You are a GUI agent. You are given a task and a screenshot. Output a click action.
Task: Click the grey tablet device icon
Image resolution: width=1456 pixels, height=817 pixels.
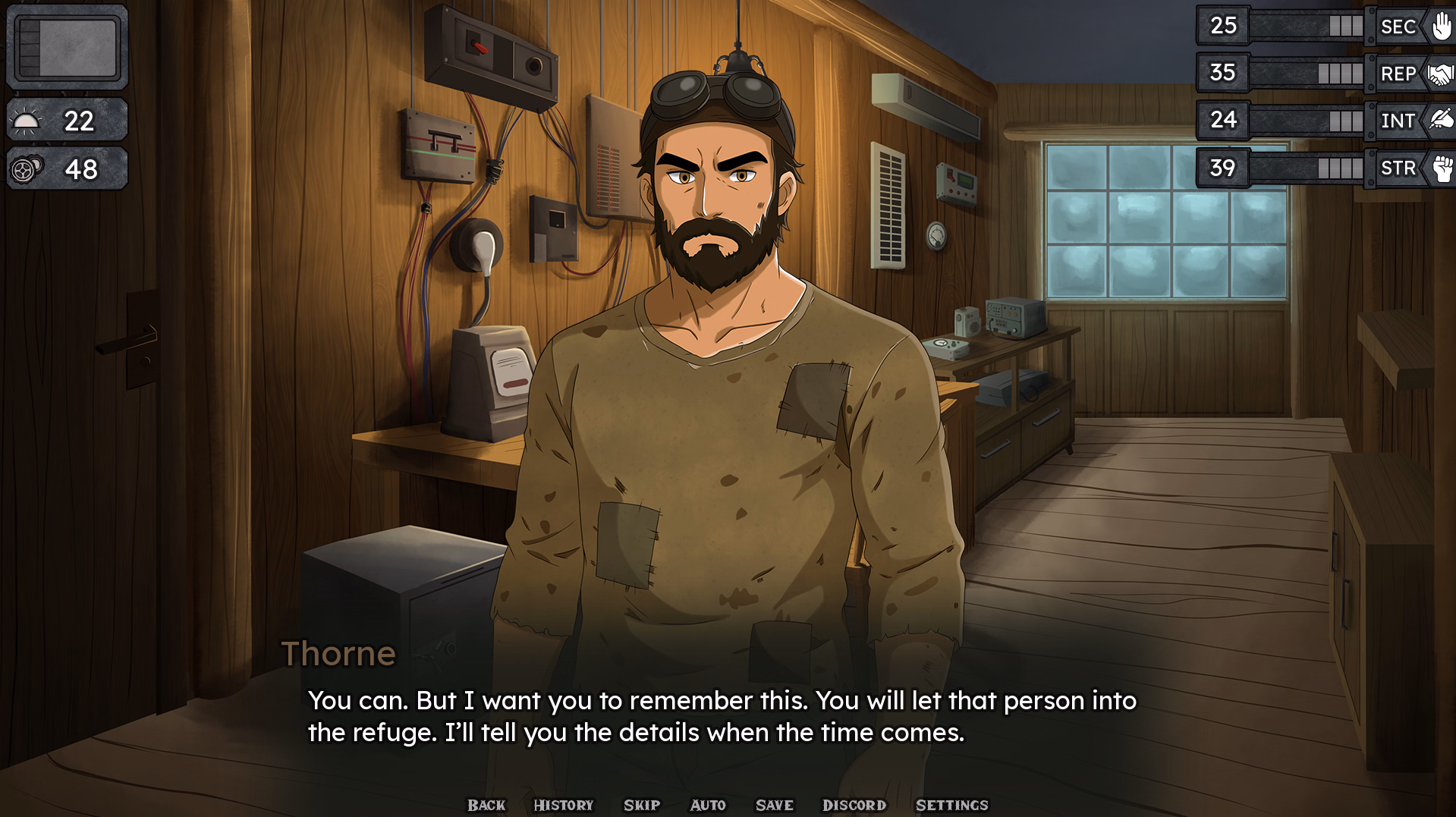click(68, 47)
